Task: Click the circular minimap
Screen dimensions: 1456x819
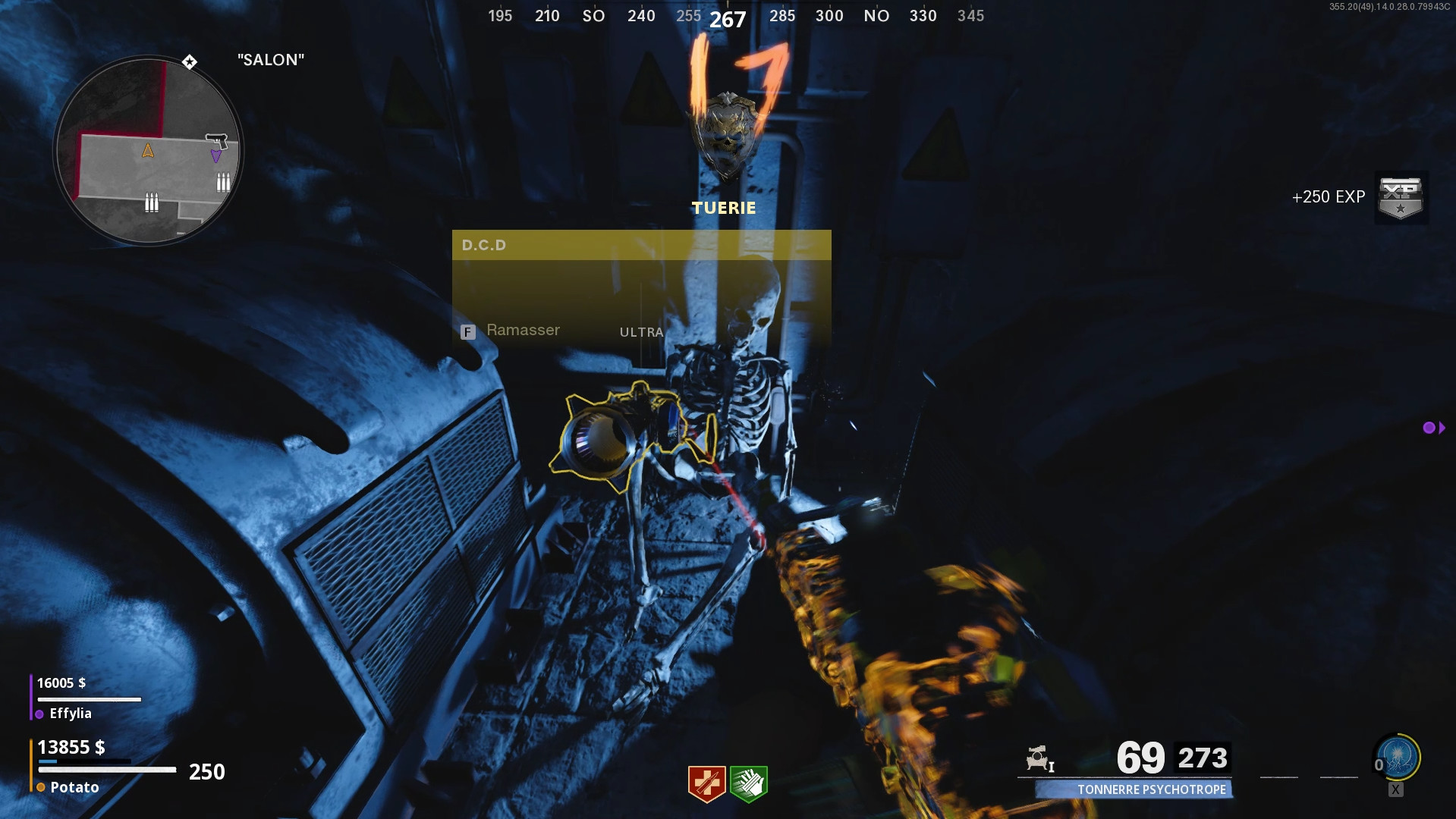Action: 149,151
